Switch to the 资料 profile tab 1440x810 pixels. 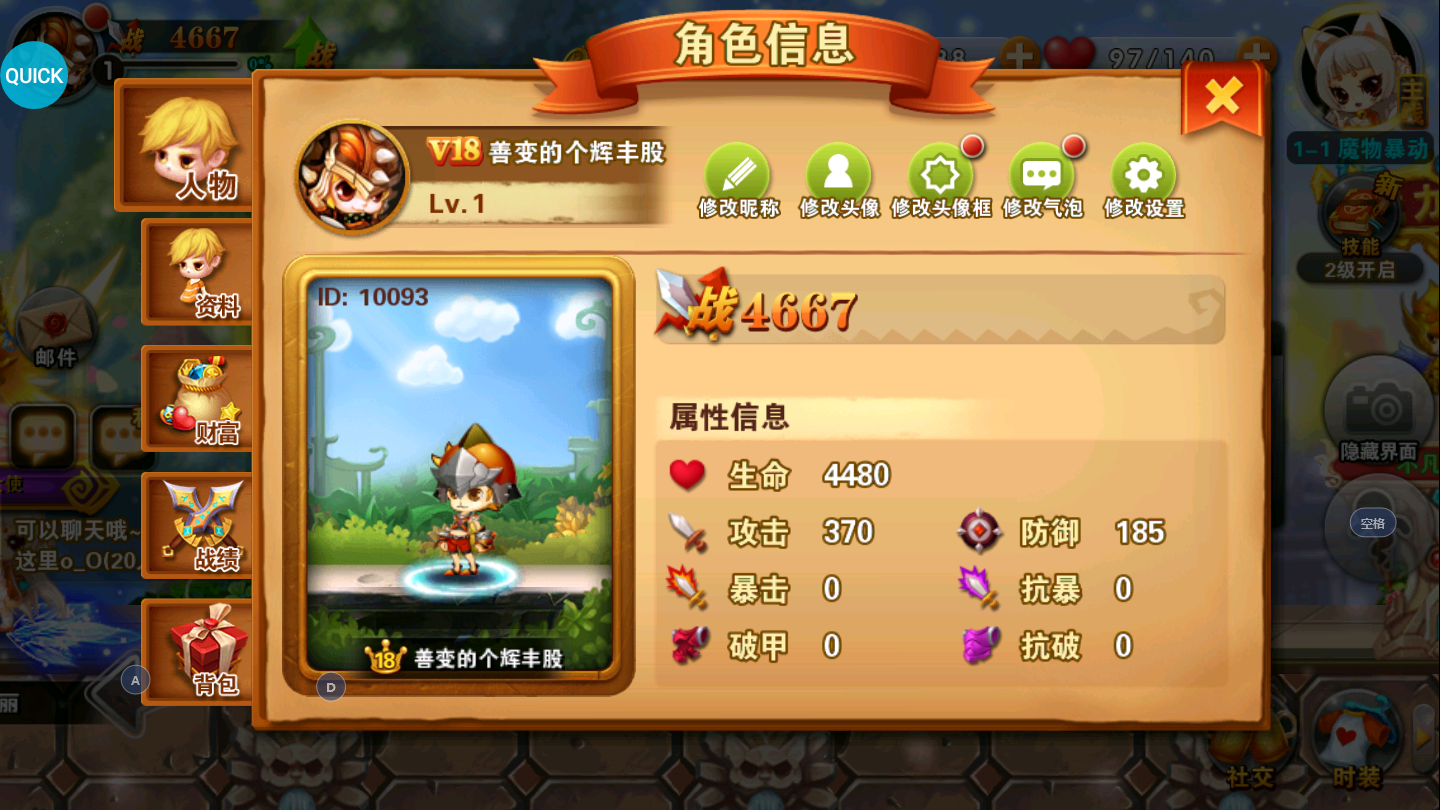coord(196,270)
